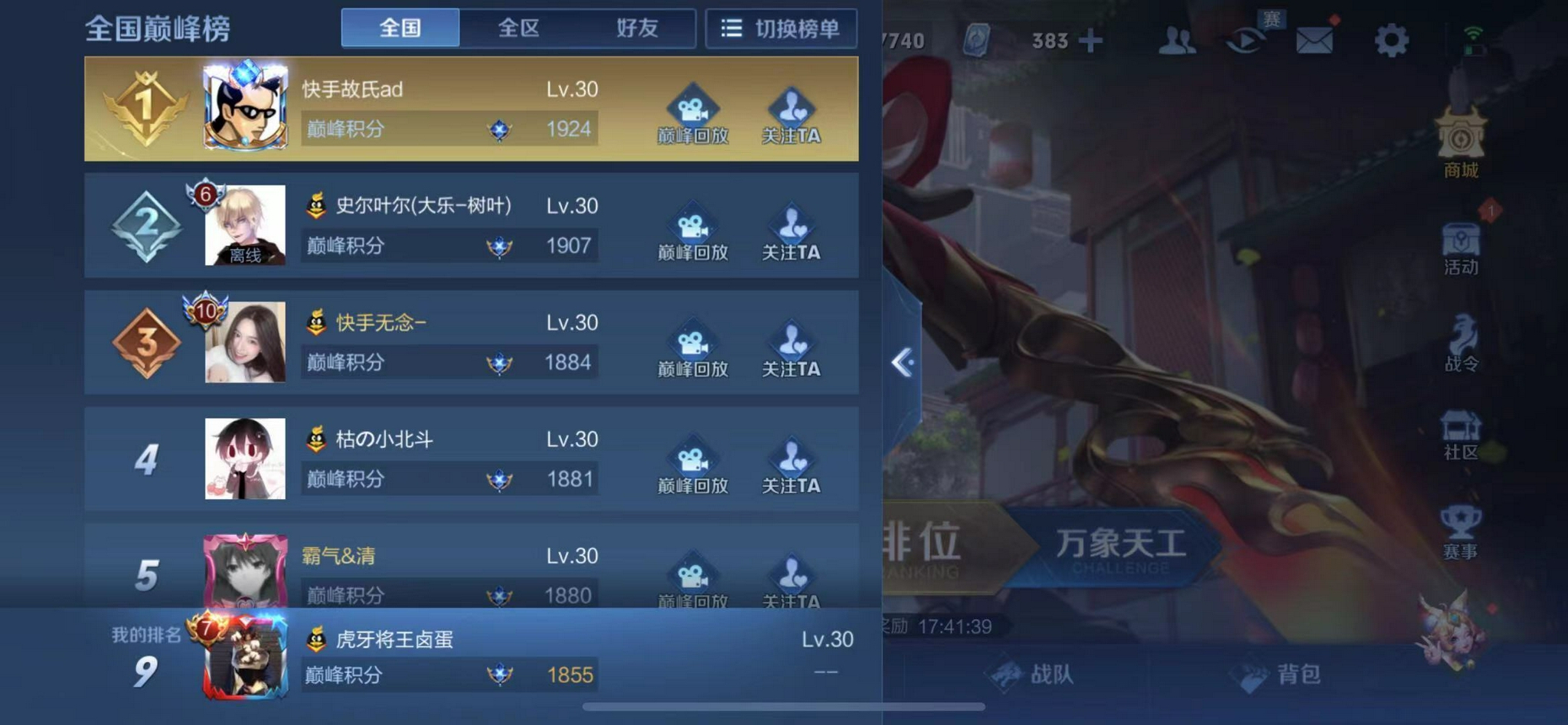The width and height of the screenshot is (1568, 725).
Task: Switch to the 全区 tab
Action: [518, 28]
